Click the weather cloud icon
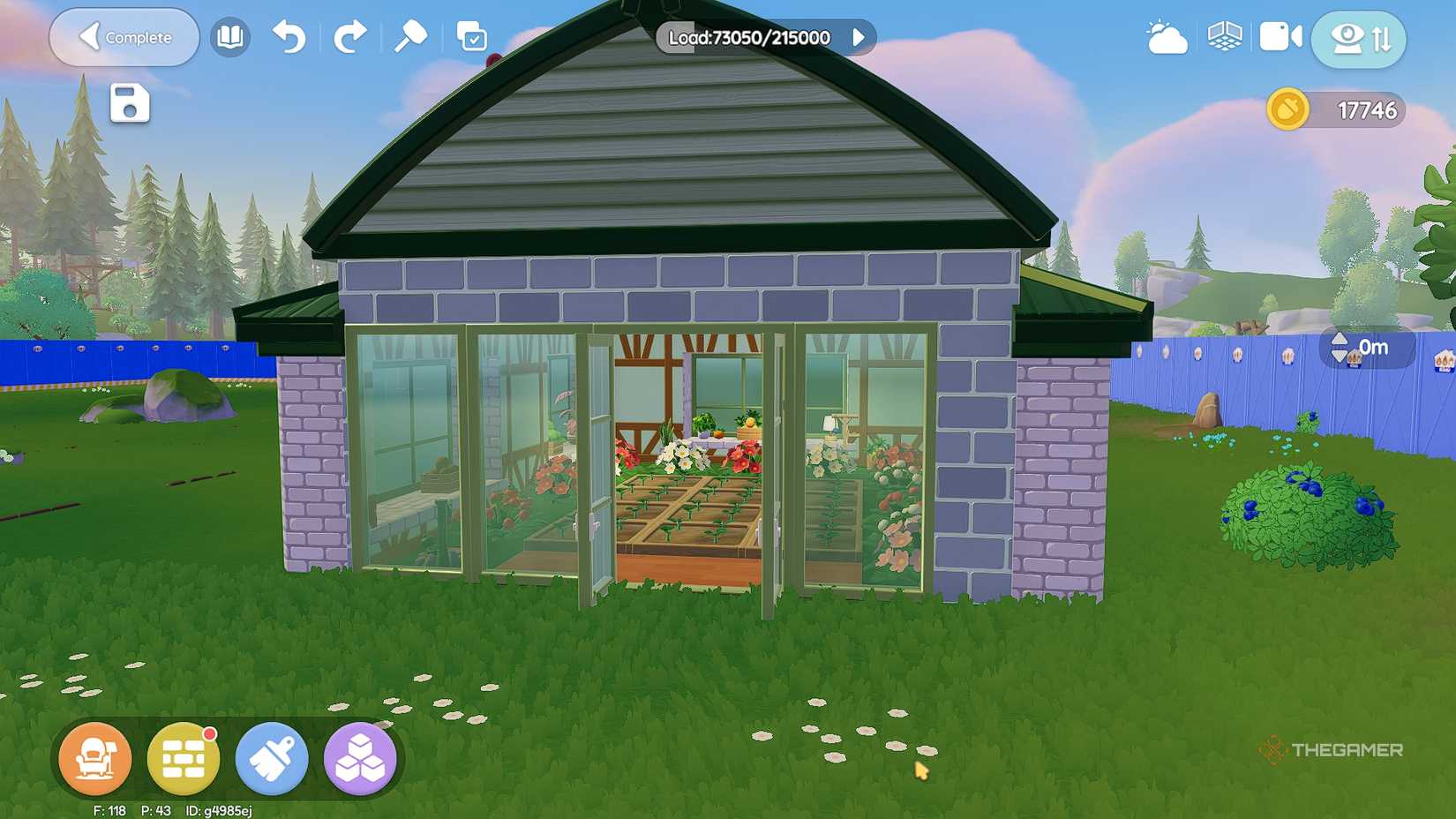The image size is (1456, 819). [1167, 37]
